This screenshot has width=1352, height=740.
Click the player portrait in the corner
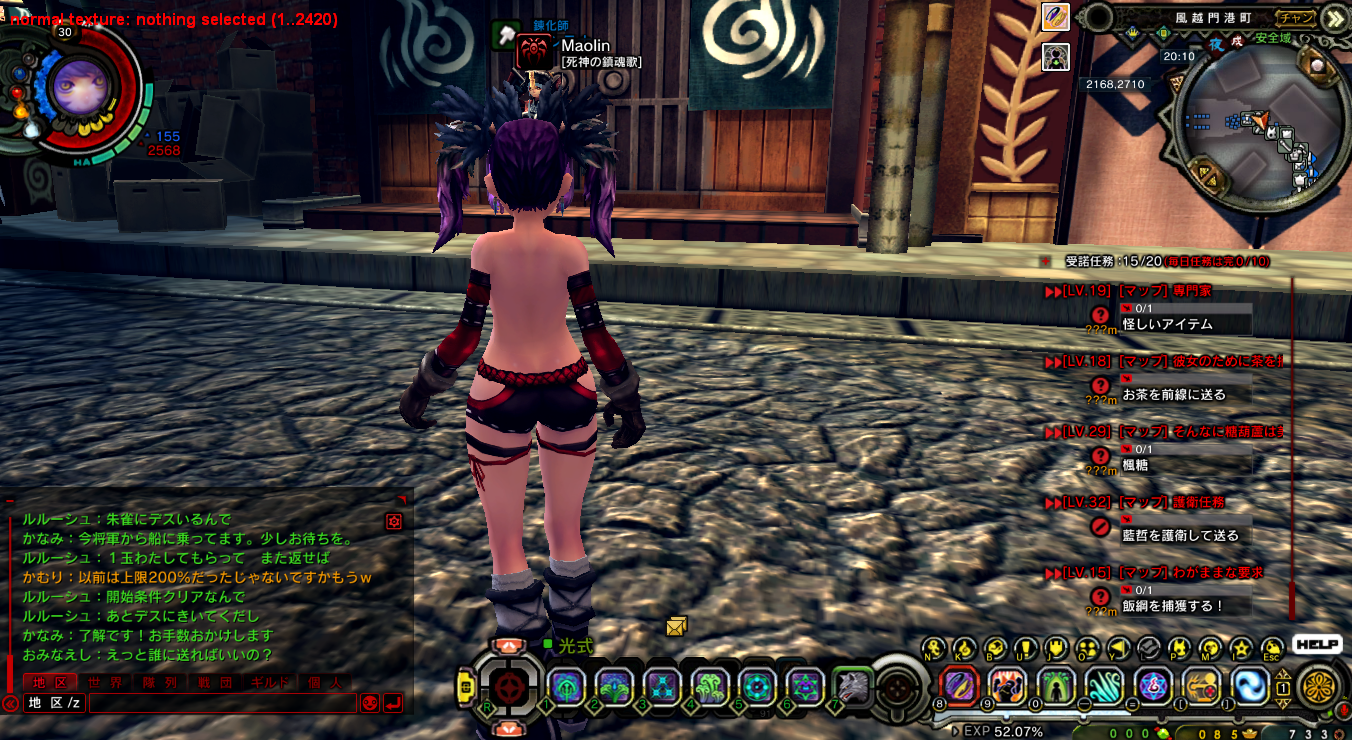tap(73, 84)
